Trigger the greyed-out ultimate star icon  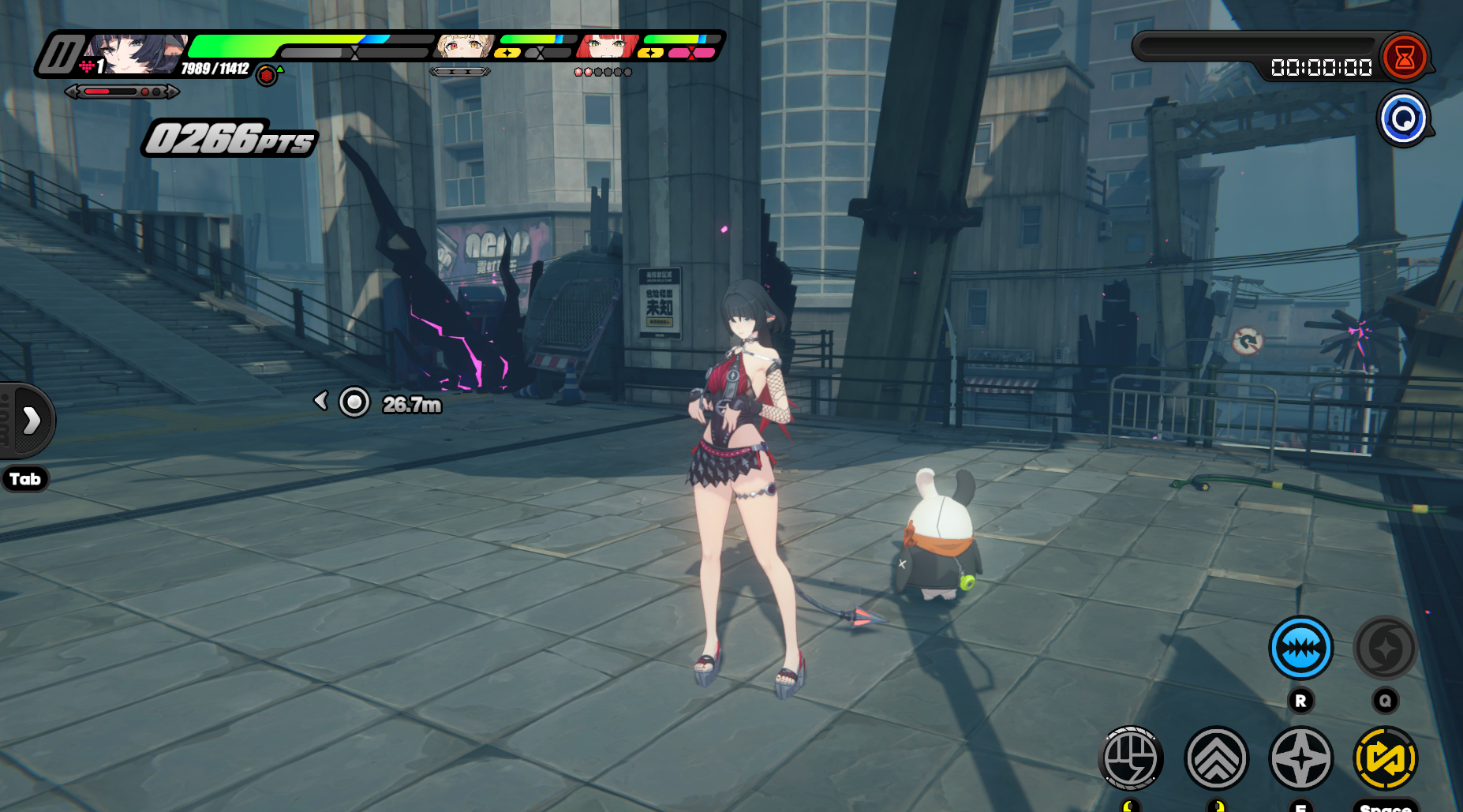[1385, 648]
